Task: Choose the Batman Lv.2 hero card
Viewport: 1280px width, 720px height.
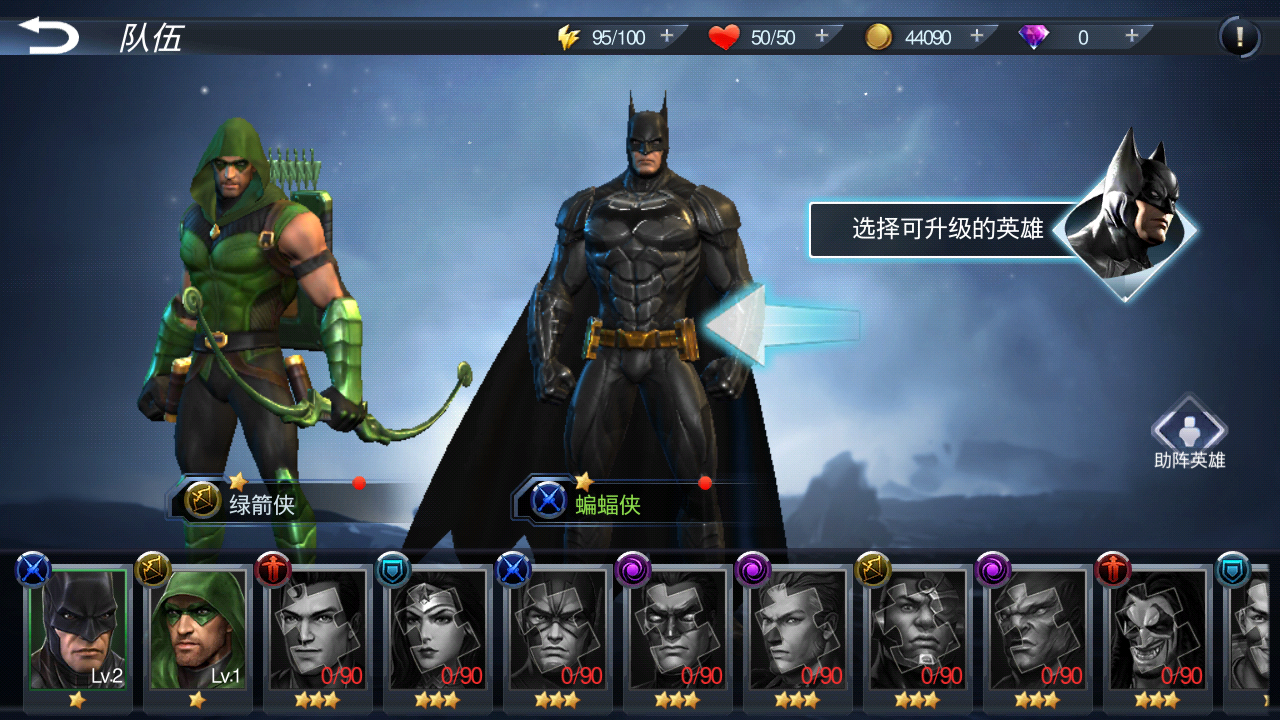Action: 78,630
